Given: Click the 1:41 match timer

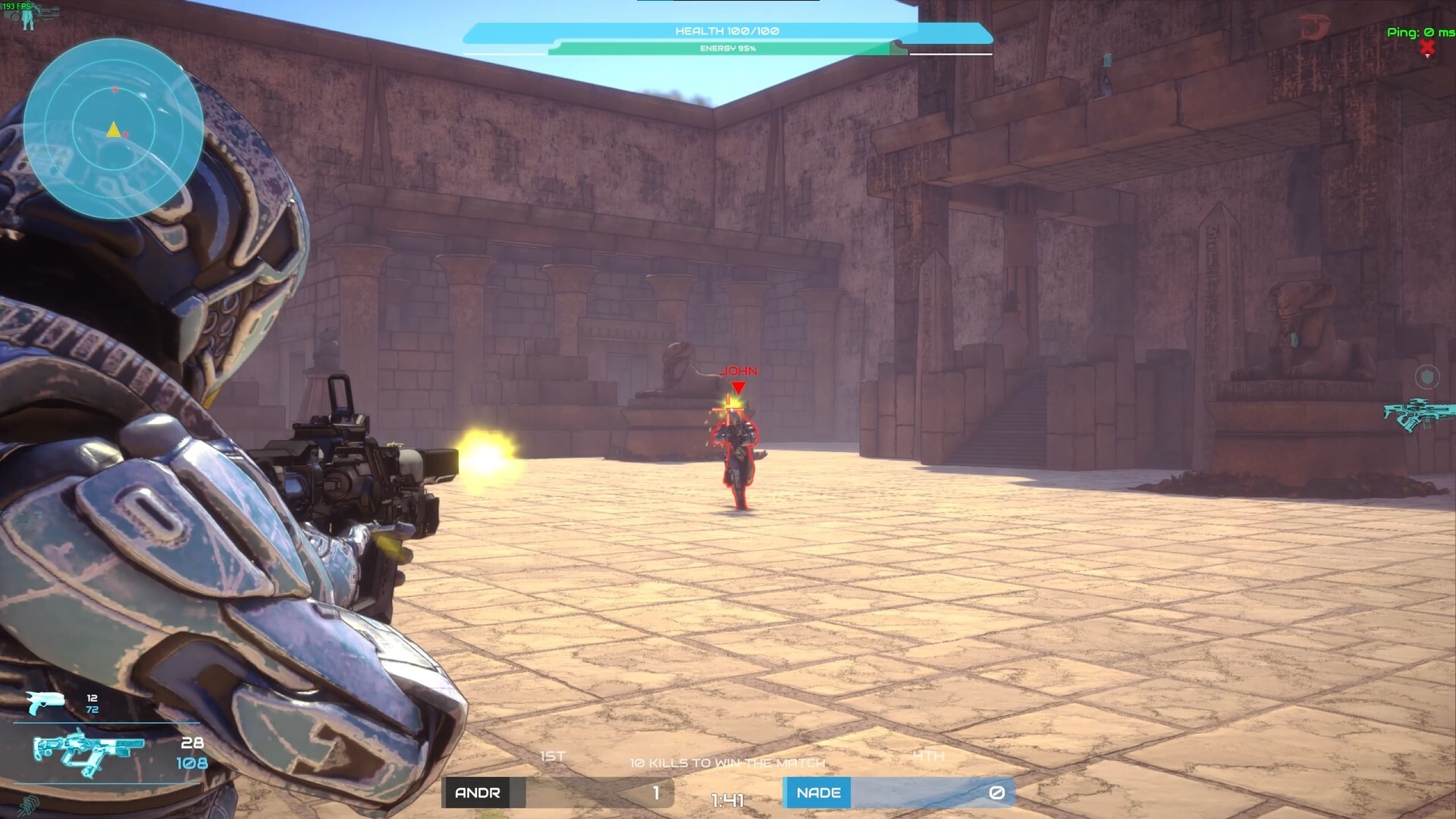Looking at the screenshot, I should pos(726,799).
